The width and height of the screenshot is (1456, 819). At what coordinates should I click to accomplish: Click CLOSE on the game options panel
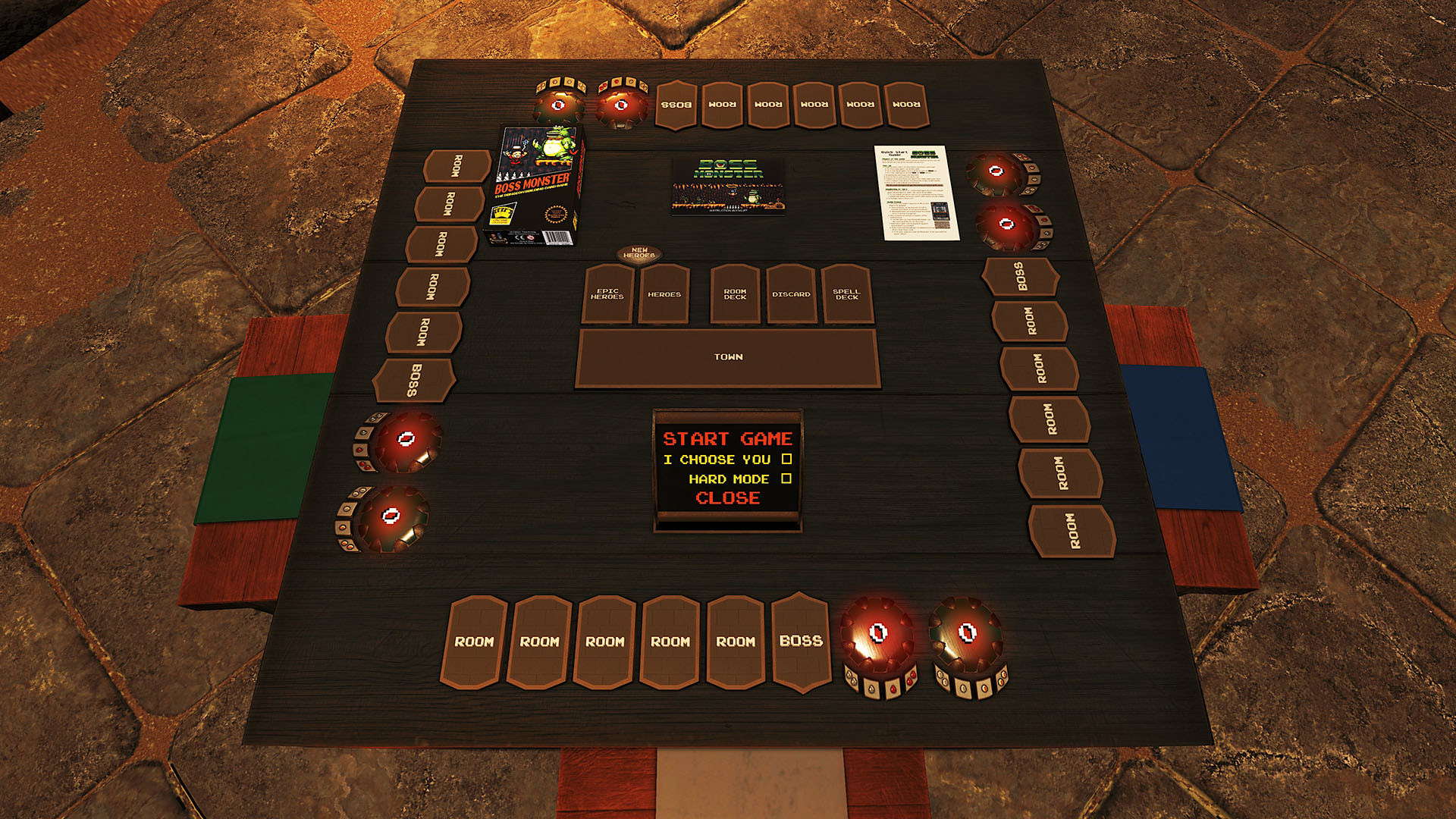[x=726, y=499]
